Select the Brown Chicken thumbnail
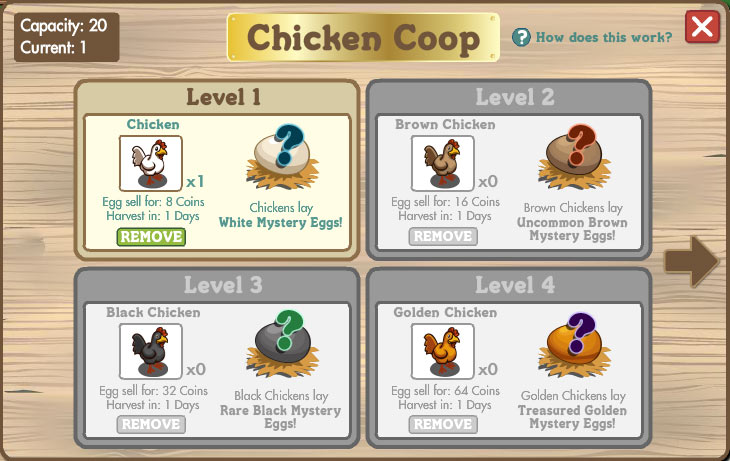730x461 pixels. click(443, 163)
